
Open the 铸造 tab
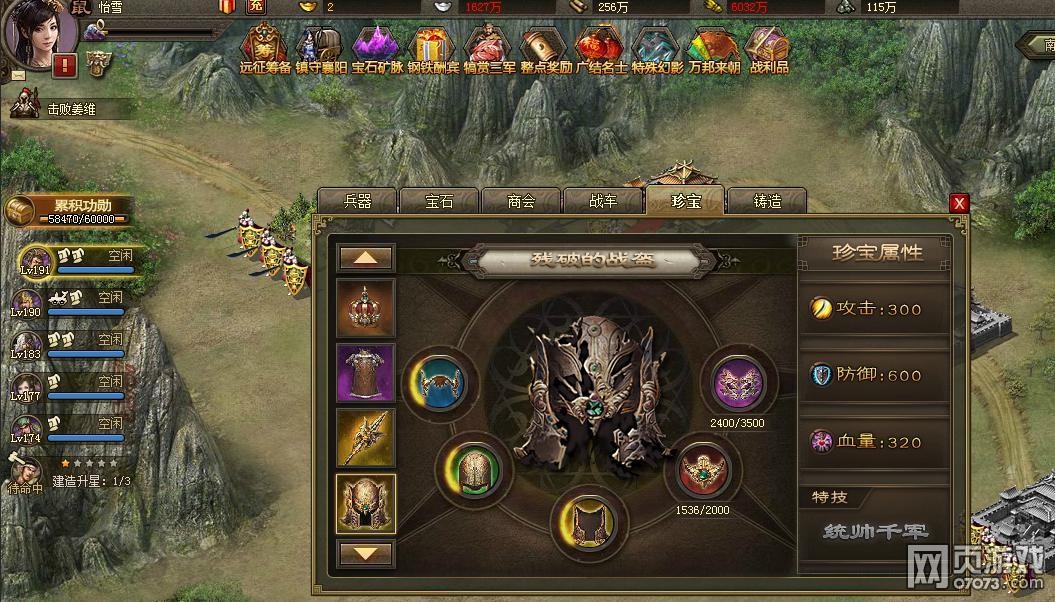pyautogui.click(x=767, y=201)
